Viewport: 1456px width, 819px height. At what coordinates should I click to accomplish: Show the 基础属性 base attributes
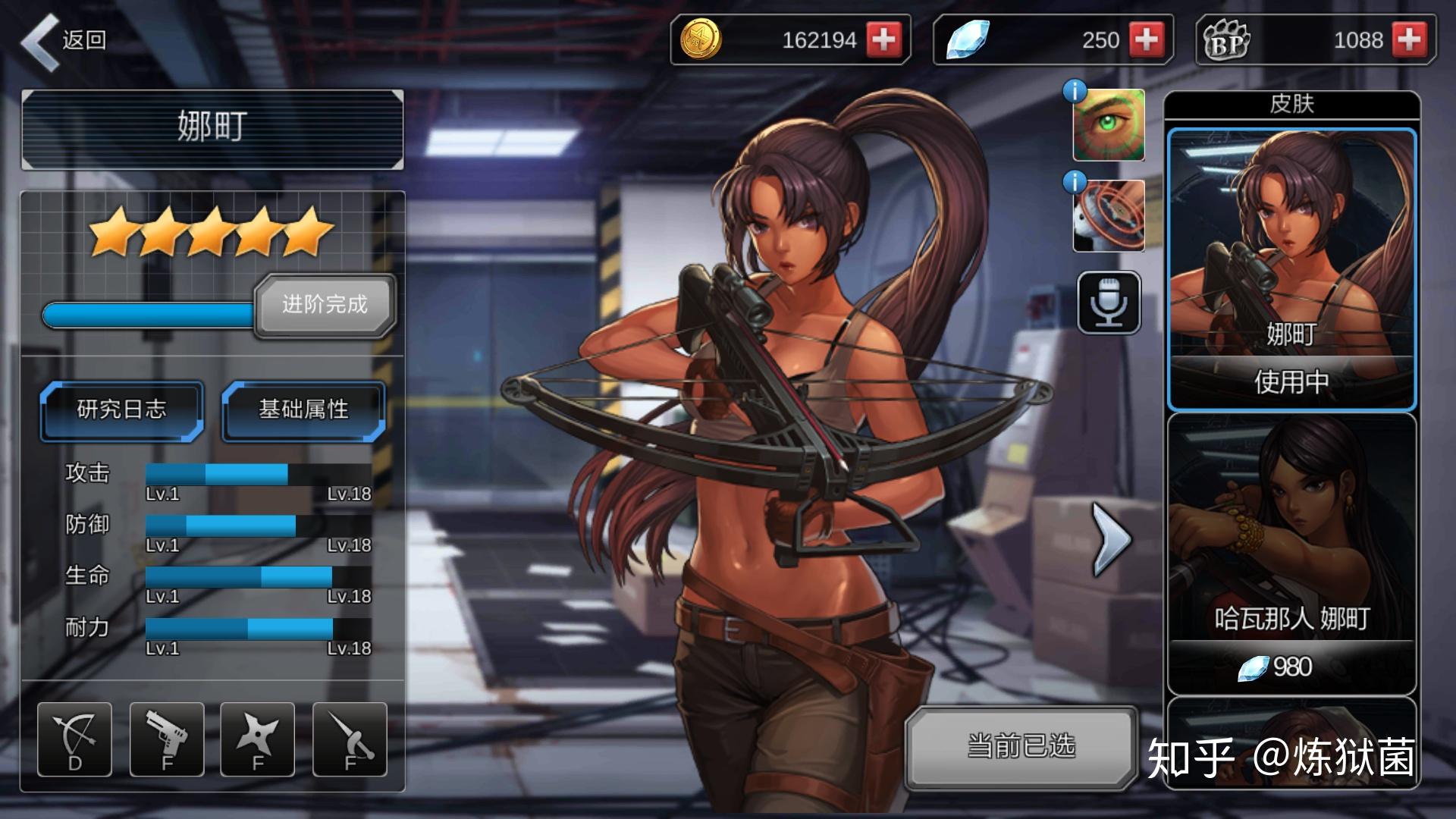click(303, 410)
